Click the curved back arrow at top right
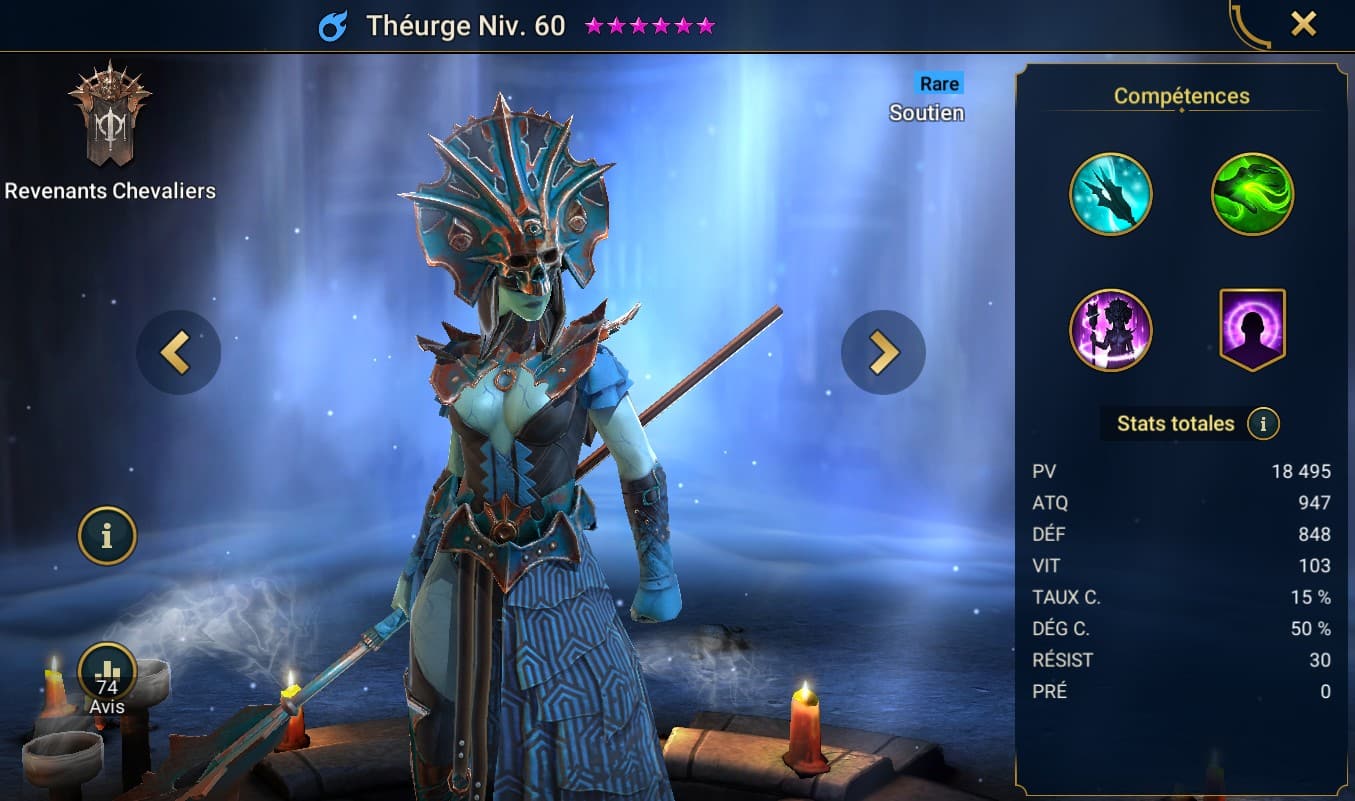The height and width of the screenshot is (801, 1355). click(x=1248, y=26)
